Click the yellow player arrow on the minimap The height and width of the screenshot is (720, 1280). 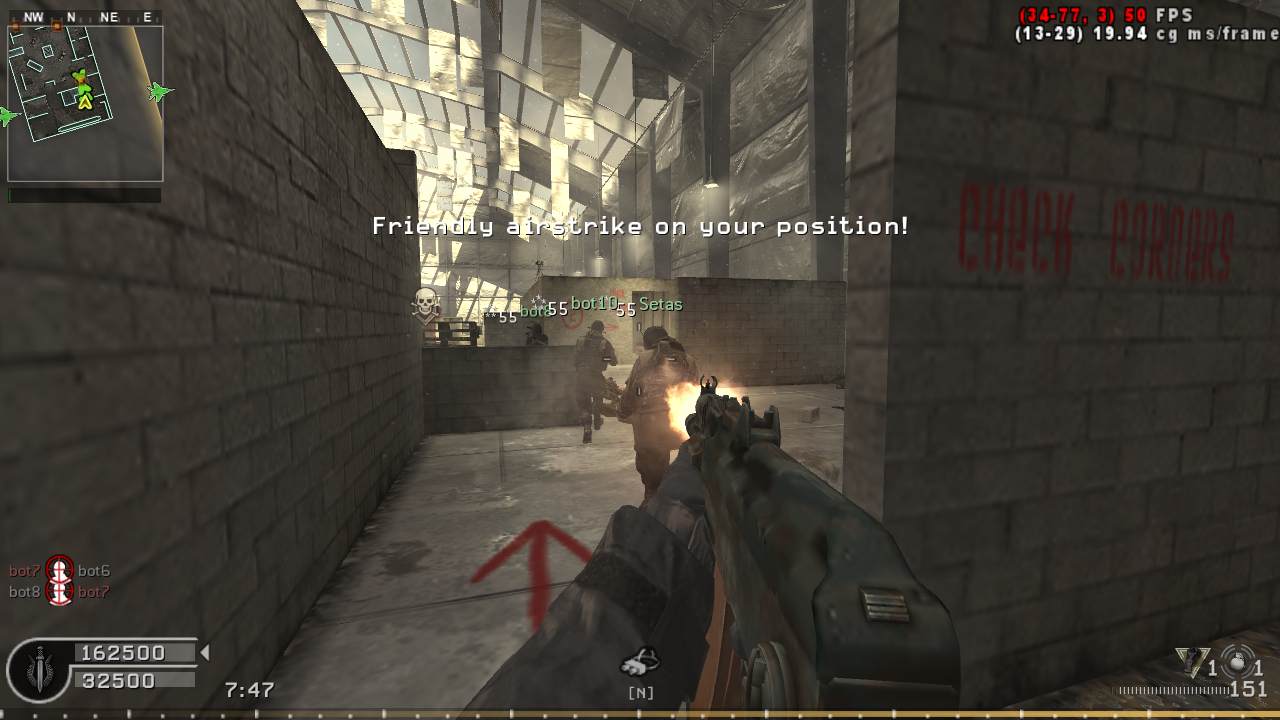85,100
